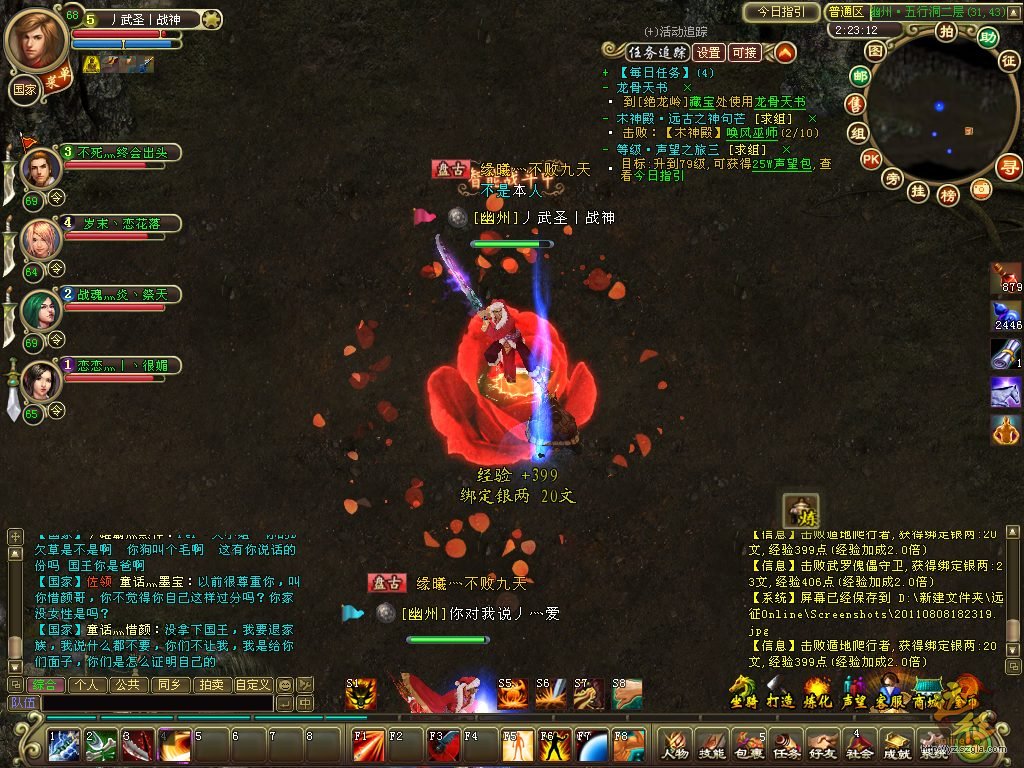Screen dimensions: 1024x768
Task: Activate the lightning sword skill in slot 1
Action: [65, 745]
